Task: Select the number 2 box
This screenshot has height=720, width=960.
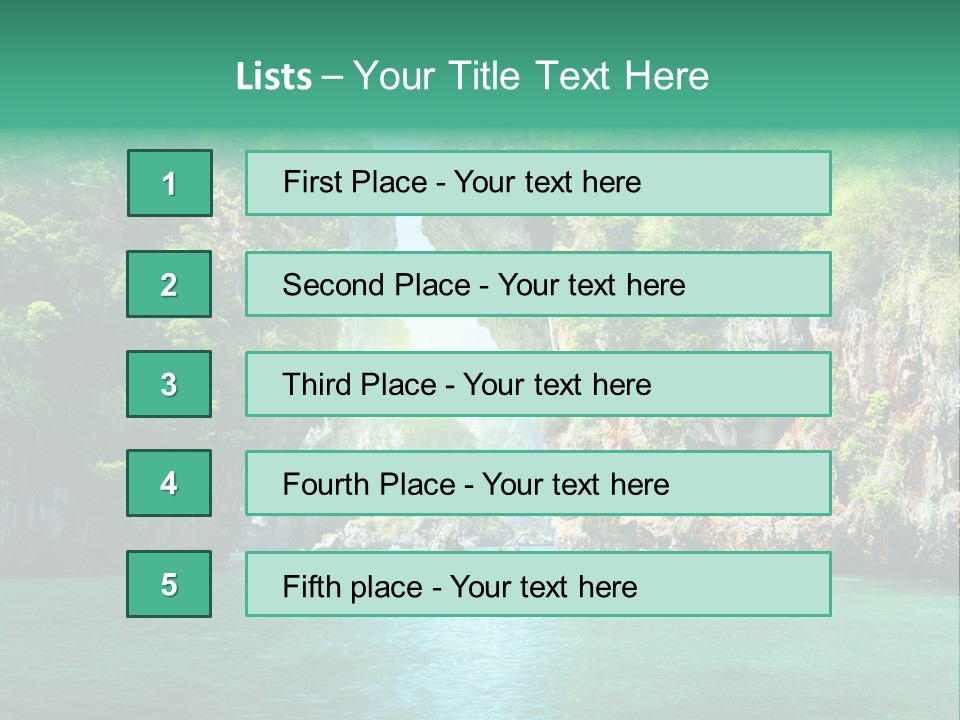Action: [x=169, y=285]
